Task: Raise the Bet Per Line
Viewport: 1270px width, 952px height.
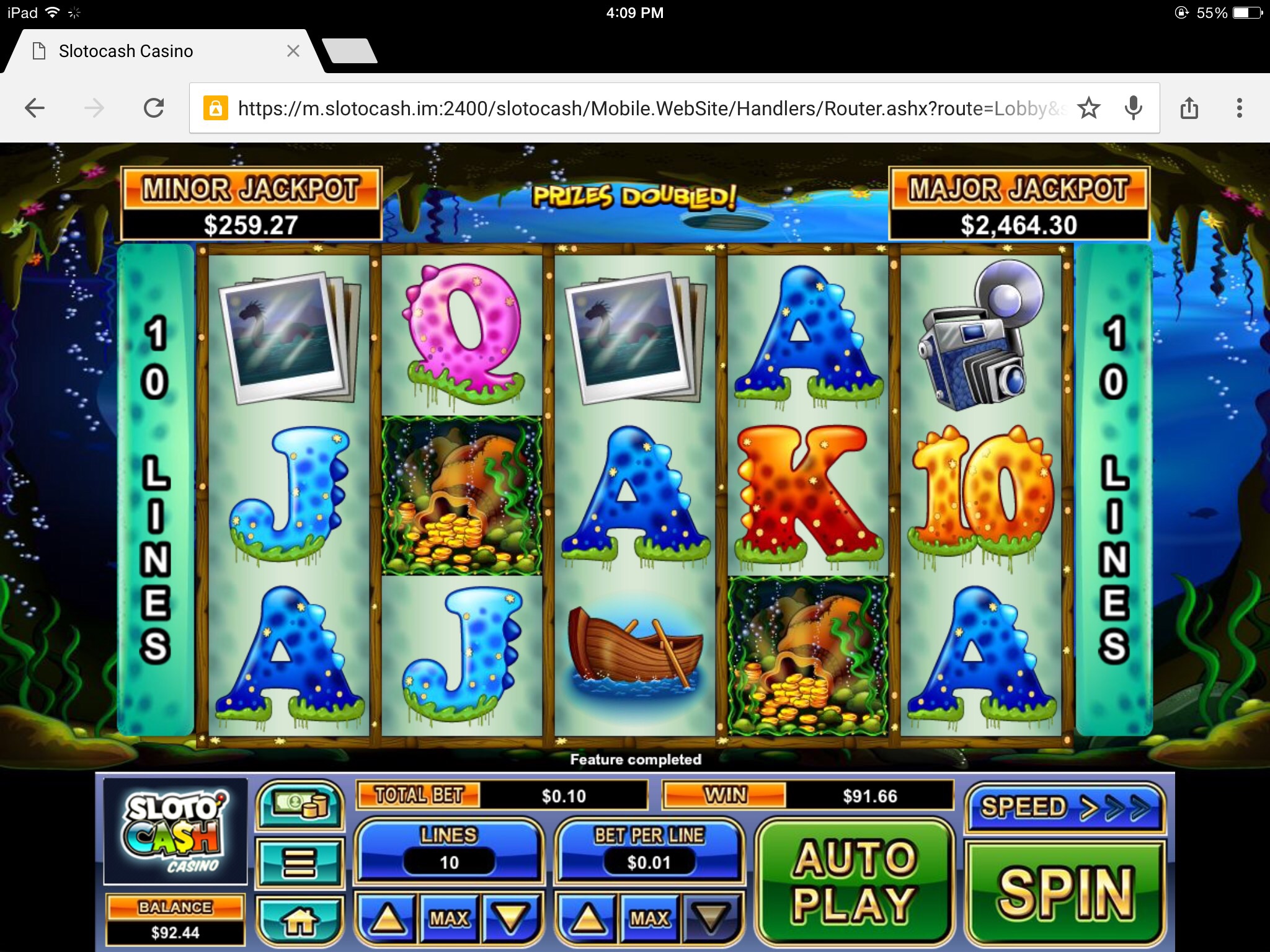Action: [x=587, y=918]
